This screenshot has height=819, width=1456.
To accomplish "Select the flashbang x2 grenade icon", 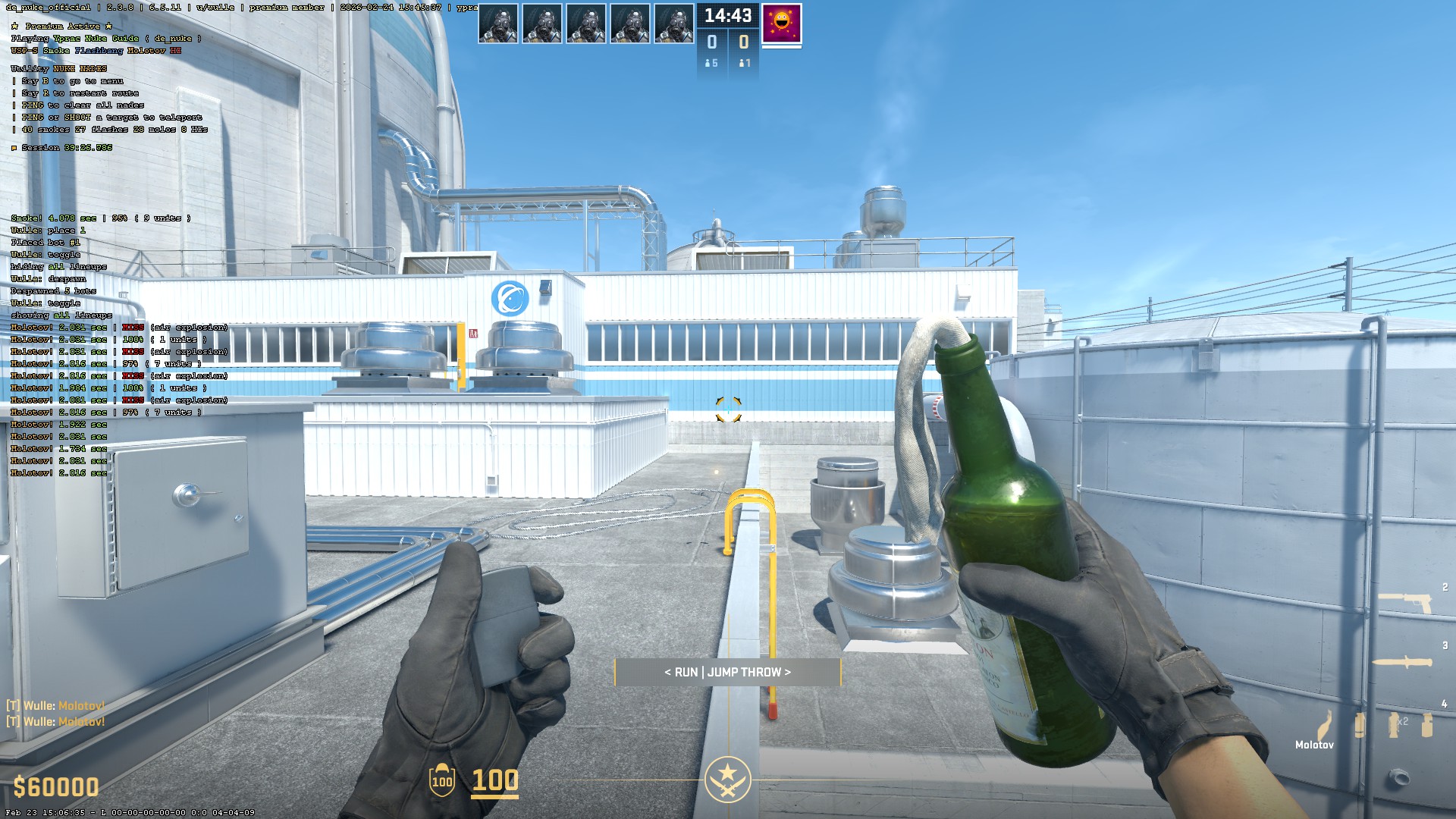I will click(x=1393, y=725).
